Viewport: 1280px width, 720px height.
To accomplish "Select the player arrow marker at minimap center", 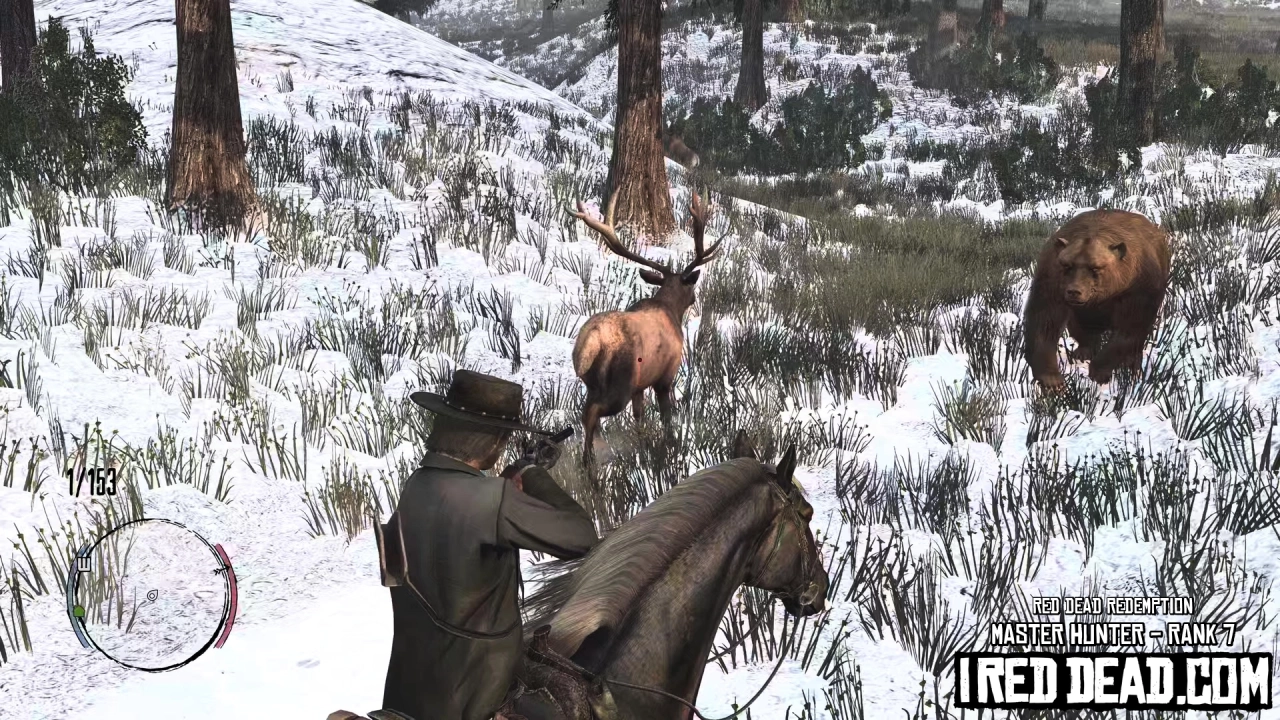I will click(152, 596).
